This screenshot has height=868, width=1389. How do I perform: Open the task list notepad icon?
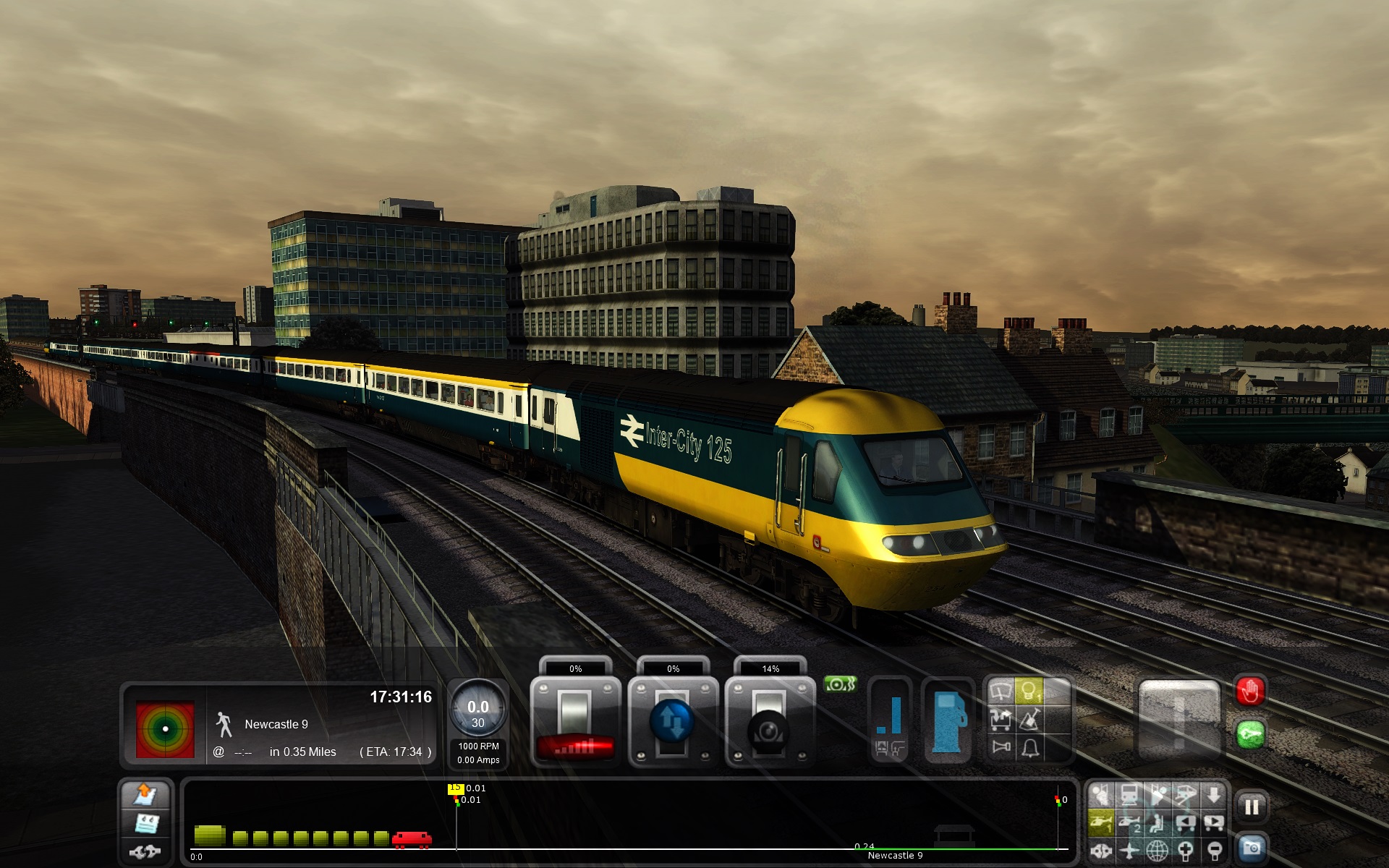click(x=147, y=823)
